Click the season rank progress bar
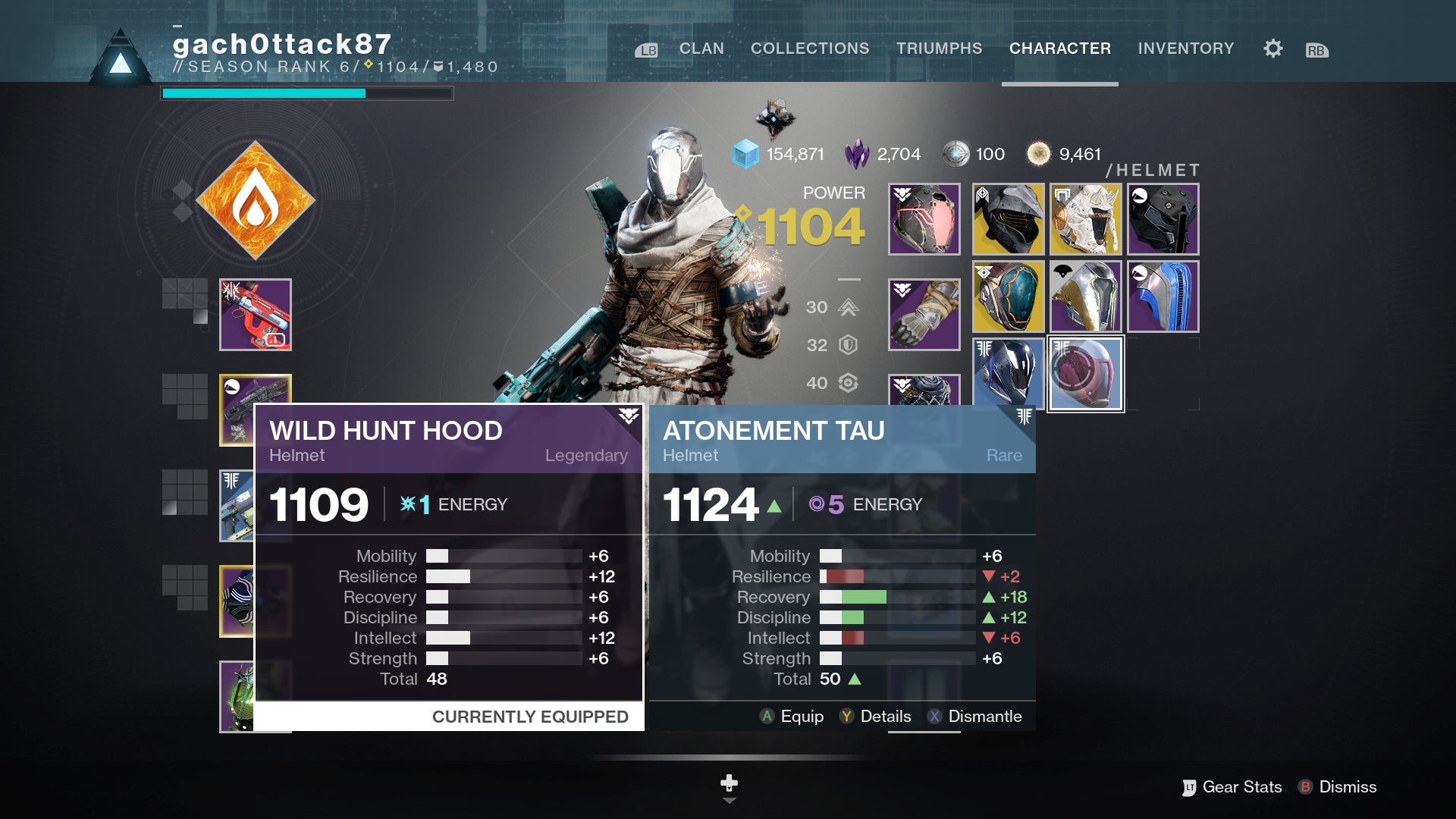 pos(307,93)
